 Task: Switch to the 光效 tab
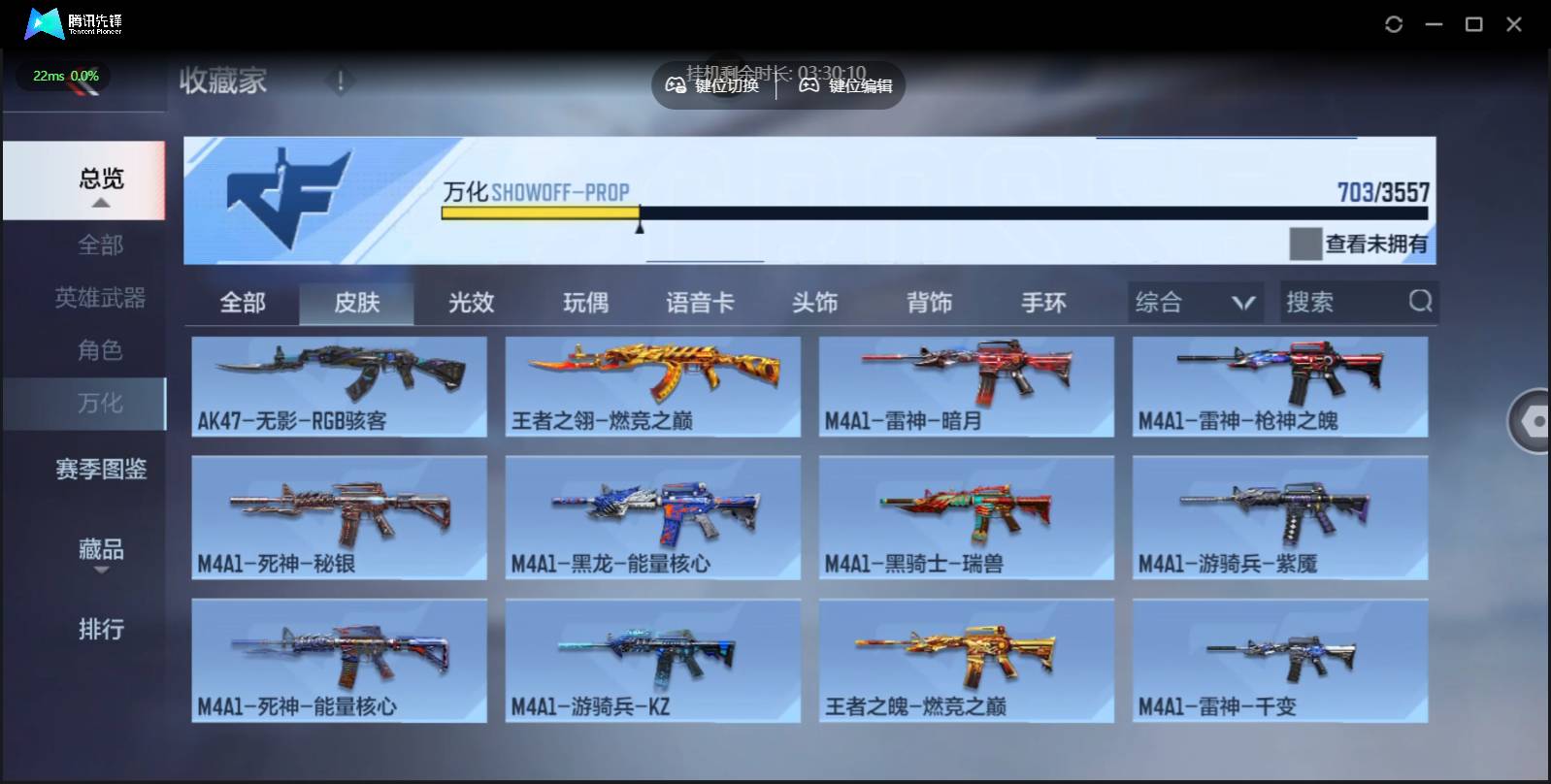473,303
